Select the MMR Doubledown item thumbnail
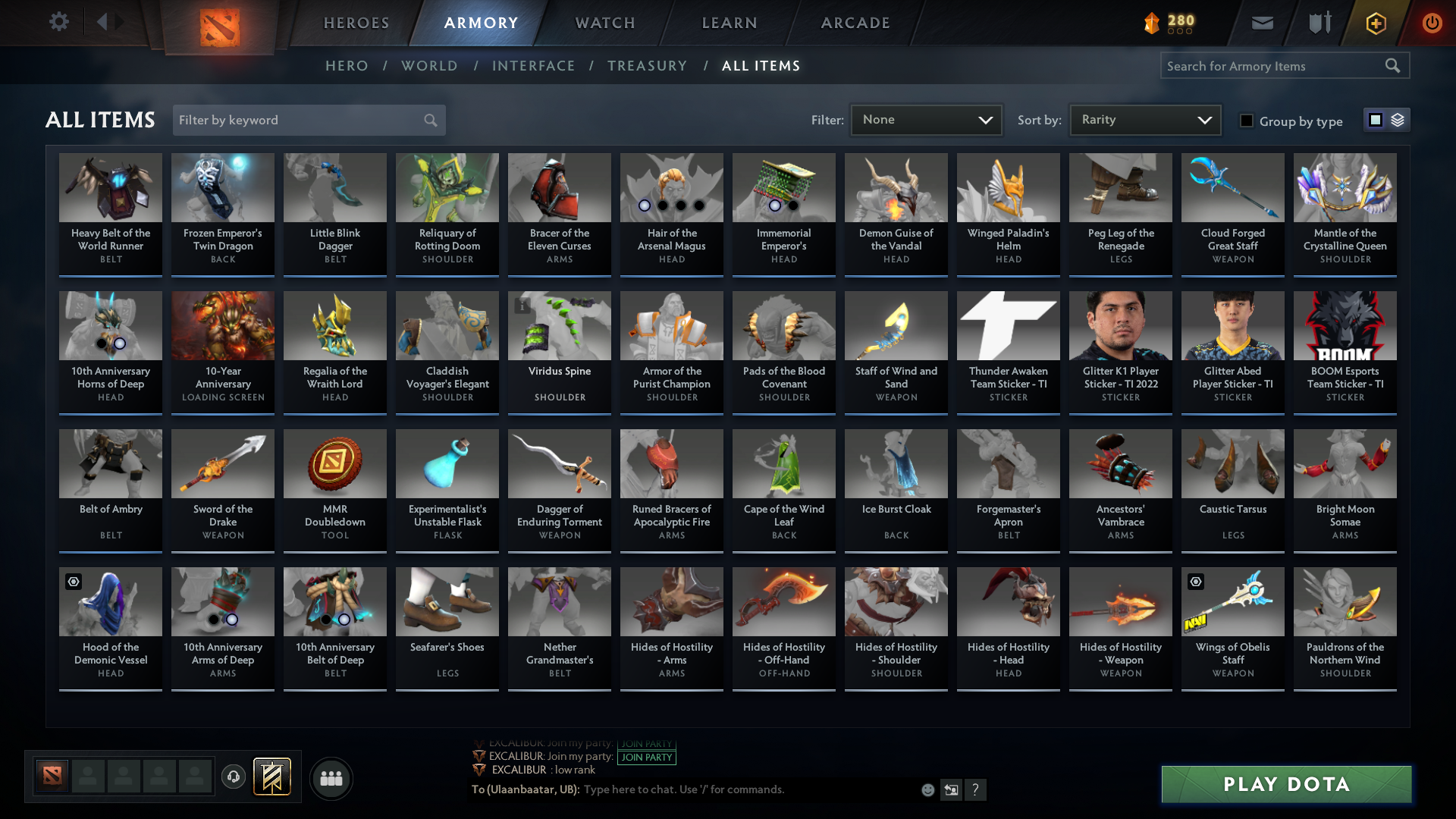The height and width of the screenshot is (819, 1456). [334, 463]
